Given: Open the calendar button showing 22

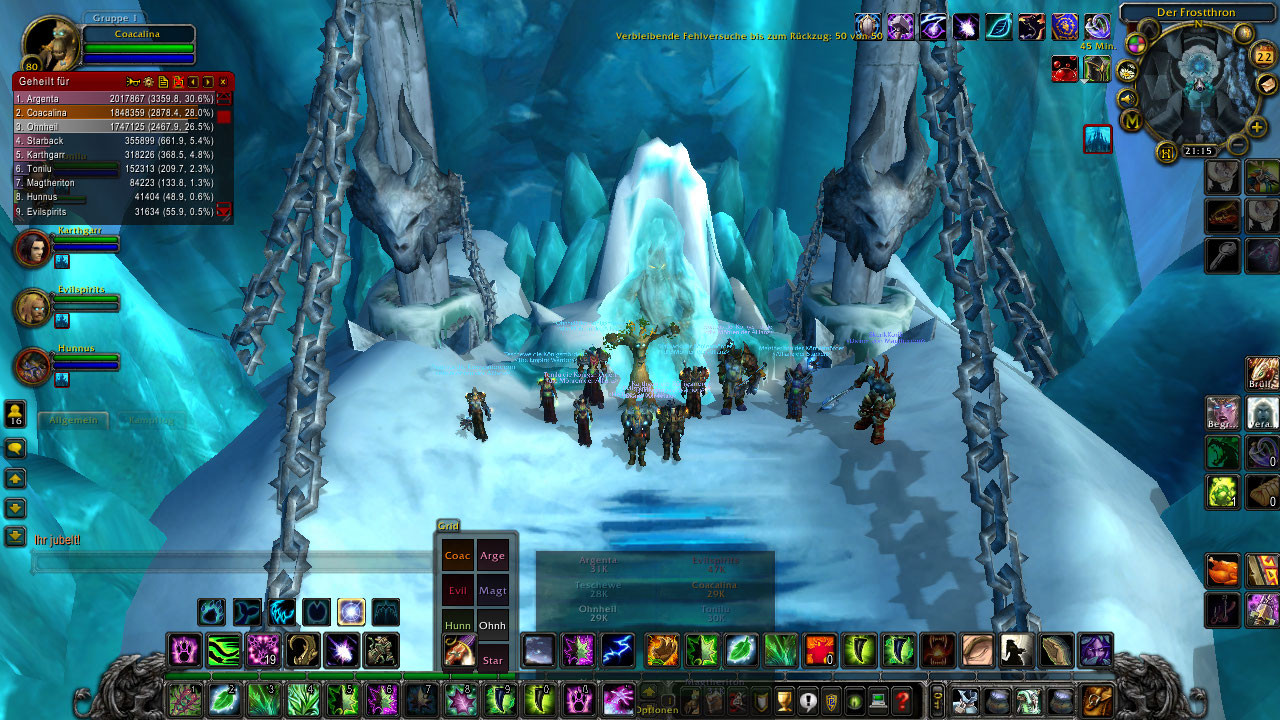Looking at the screenshot, I should [x=1264, y=56].
